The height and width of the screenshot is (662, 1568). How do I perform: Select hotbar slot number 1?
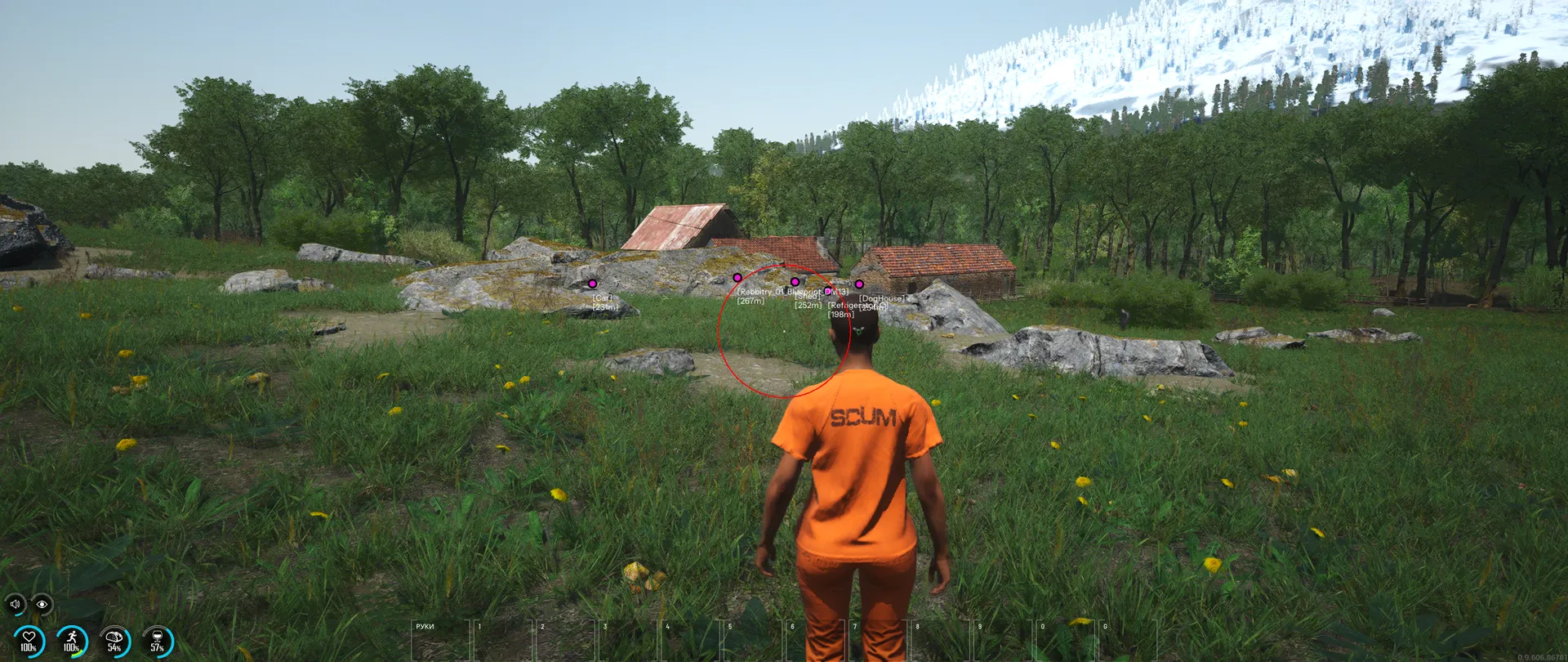click(504, 642)
